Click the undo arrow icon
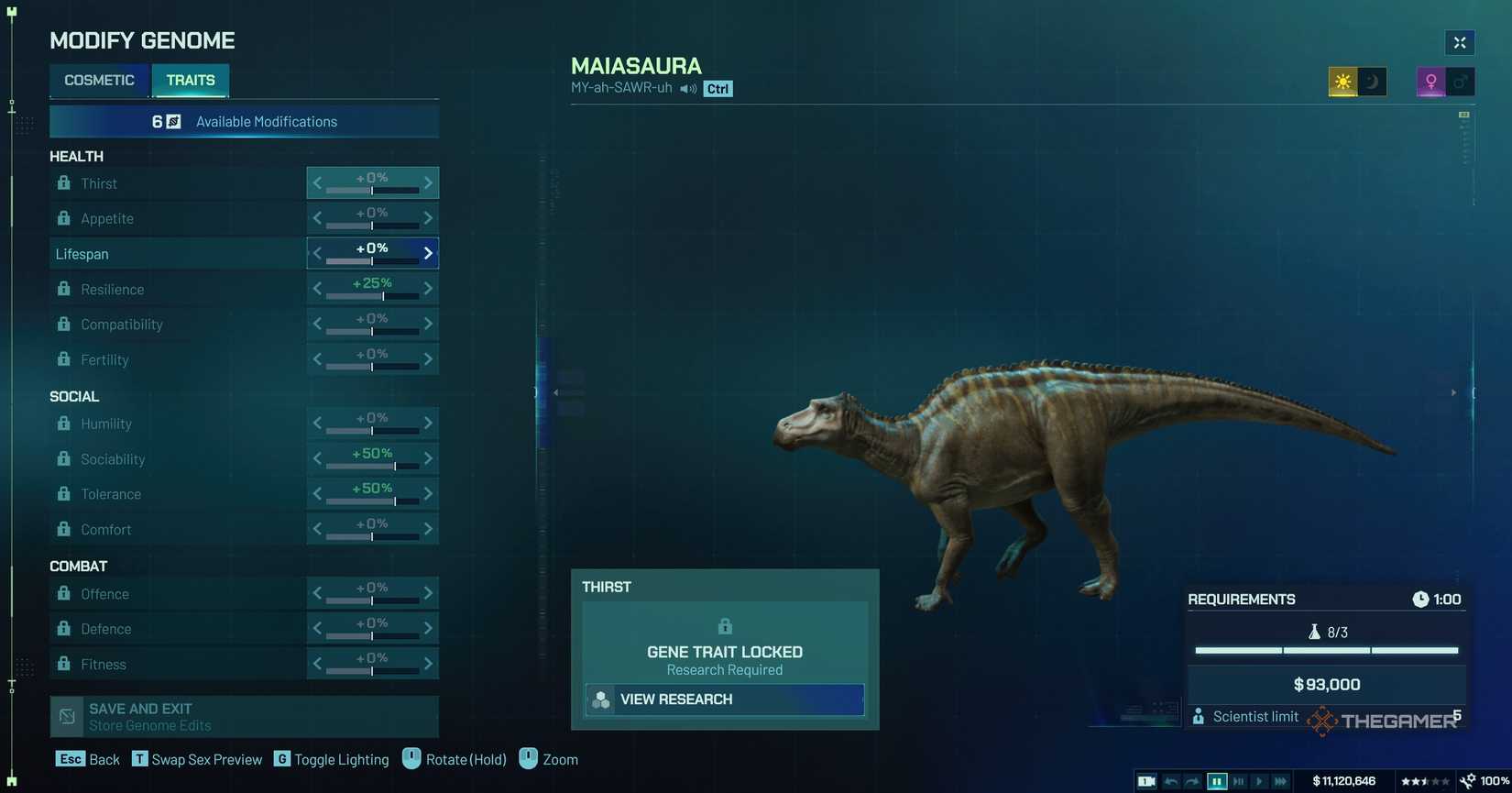The width and height of the screenshot is (1512, 793). [x=1172, y=781]
